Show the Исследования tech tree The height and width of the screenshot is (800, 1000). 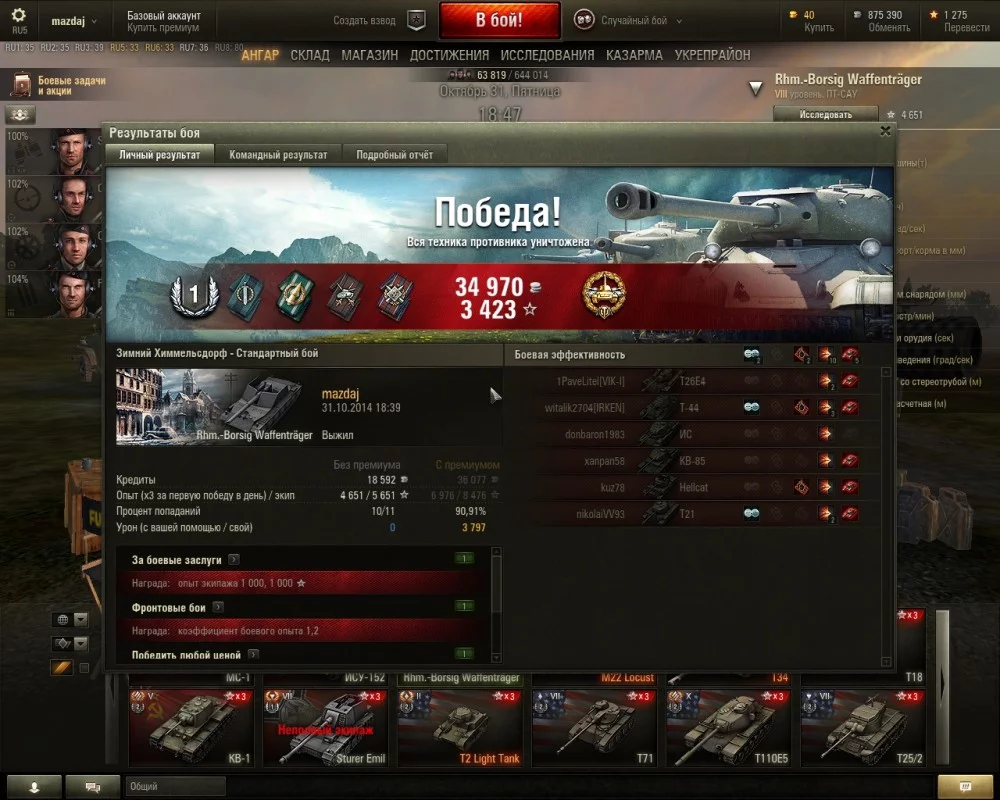click(x=547, y=55)
